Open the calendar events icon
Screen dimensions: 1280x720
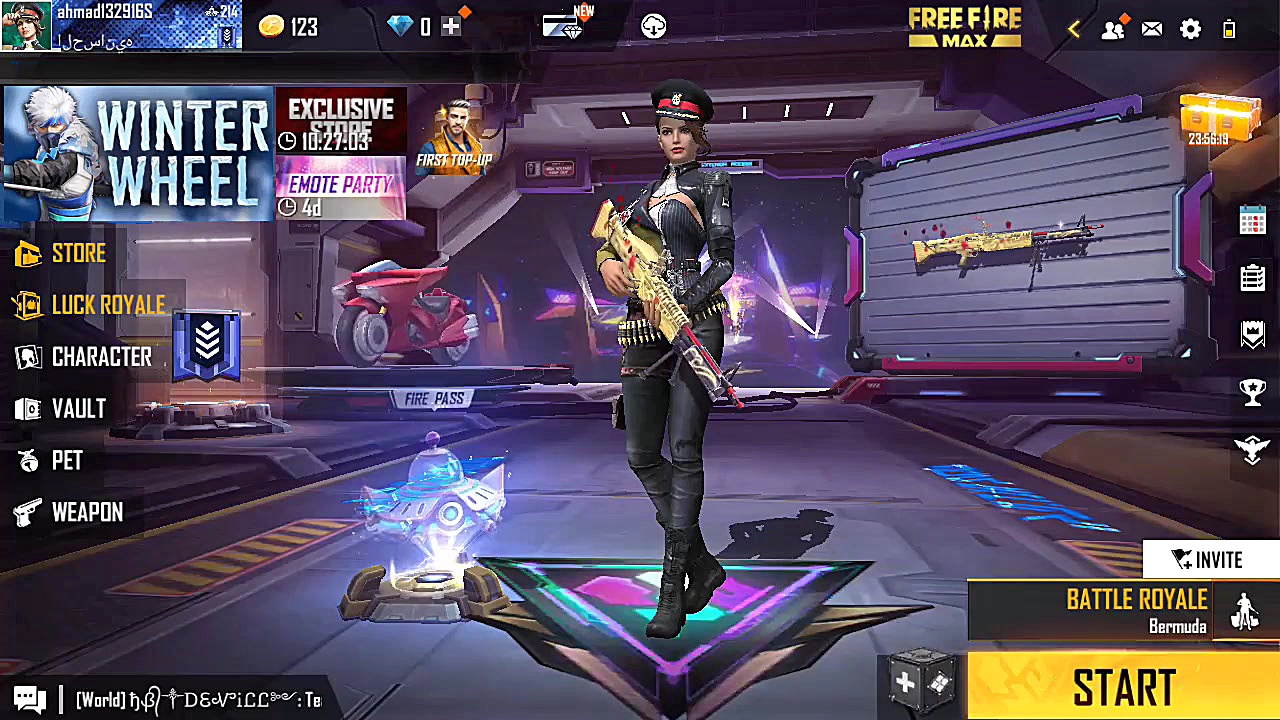(x=1253, y=220)
